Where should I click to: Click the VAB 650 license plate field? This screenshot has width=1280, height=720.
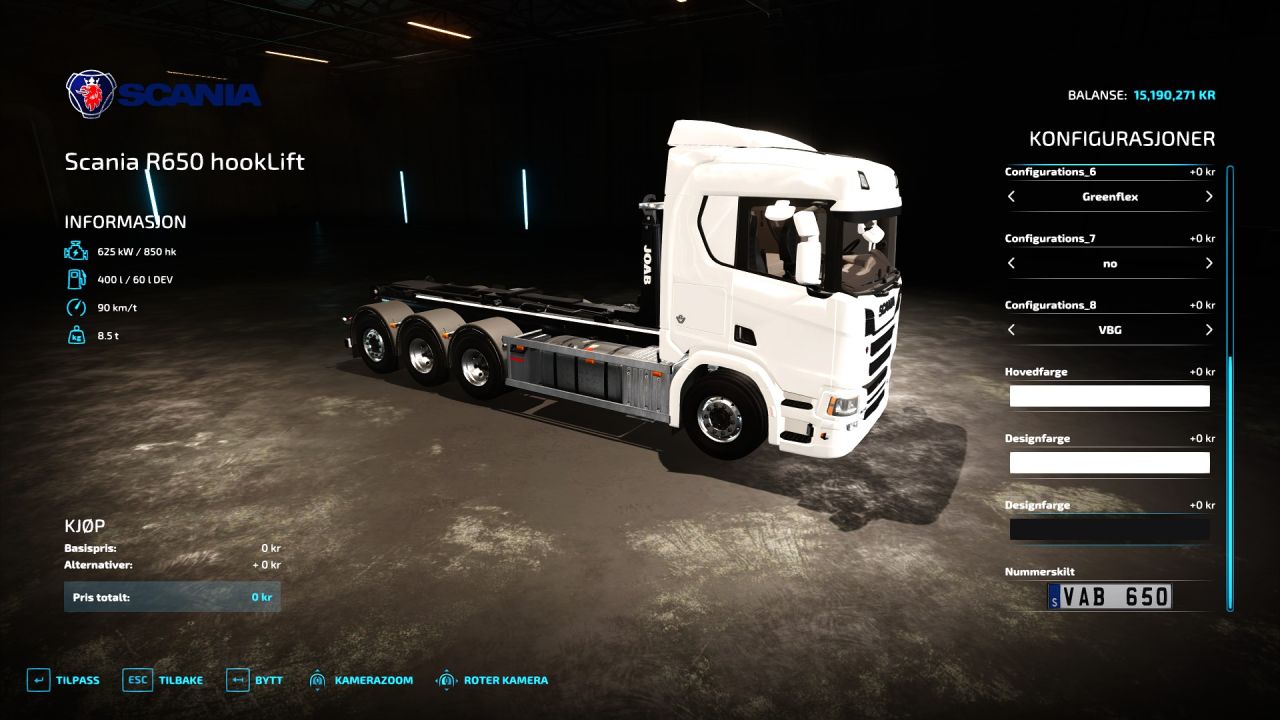coord(1110,597)
